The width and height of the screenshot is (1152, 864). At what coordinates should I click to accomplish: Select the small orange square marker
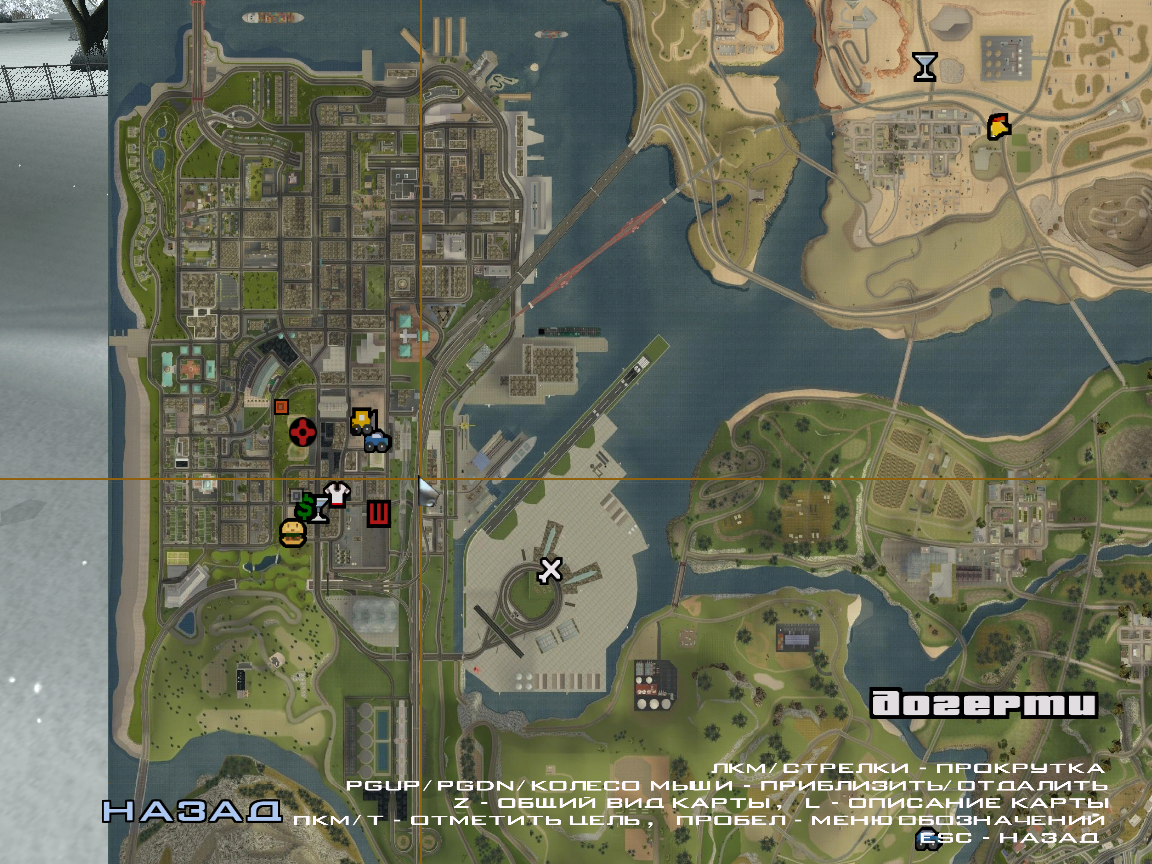click(281, 406)
